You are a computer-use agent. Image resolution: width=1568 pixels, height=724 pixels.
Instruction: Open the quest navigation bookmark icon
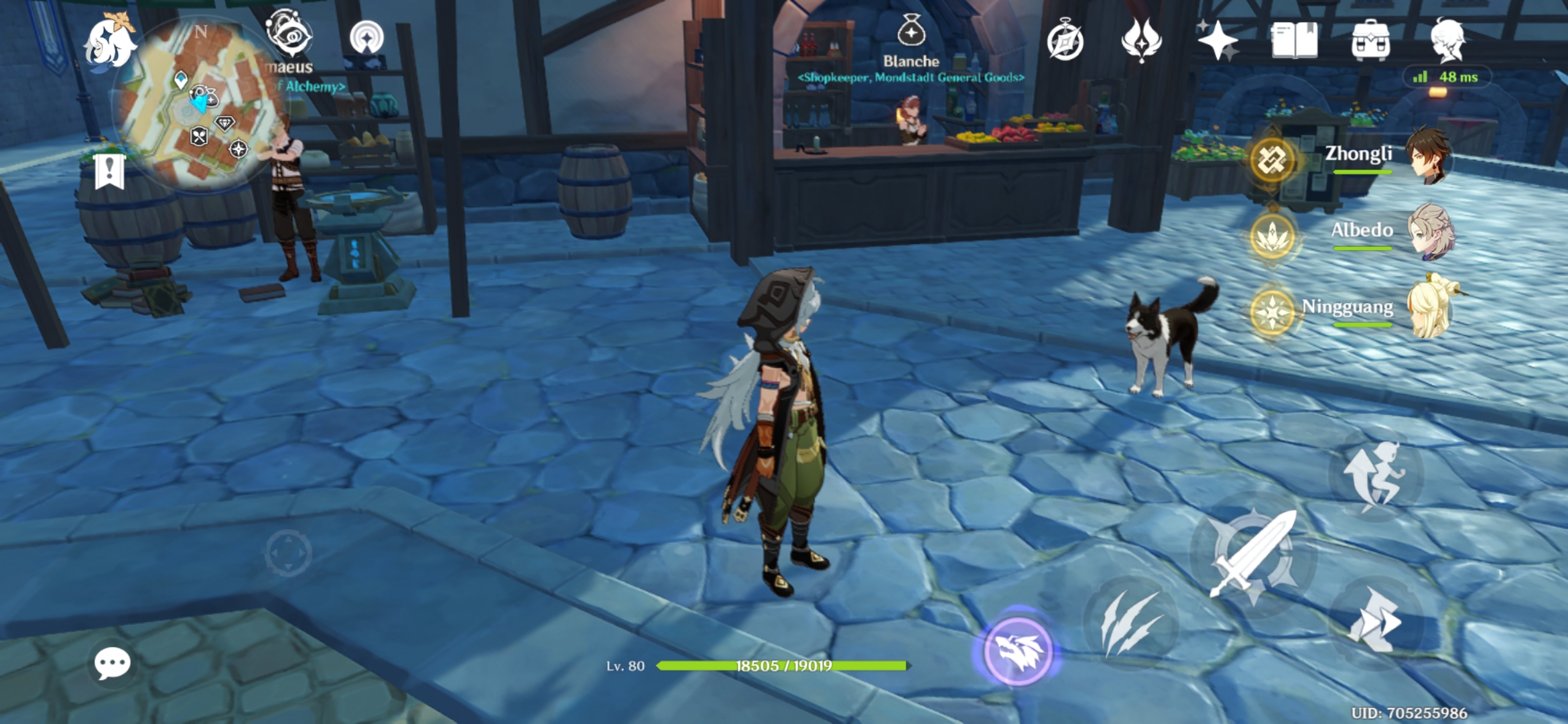pos(109,171)
